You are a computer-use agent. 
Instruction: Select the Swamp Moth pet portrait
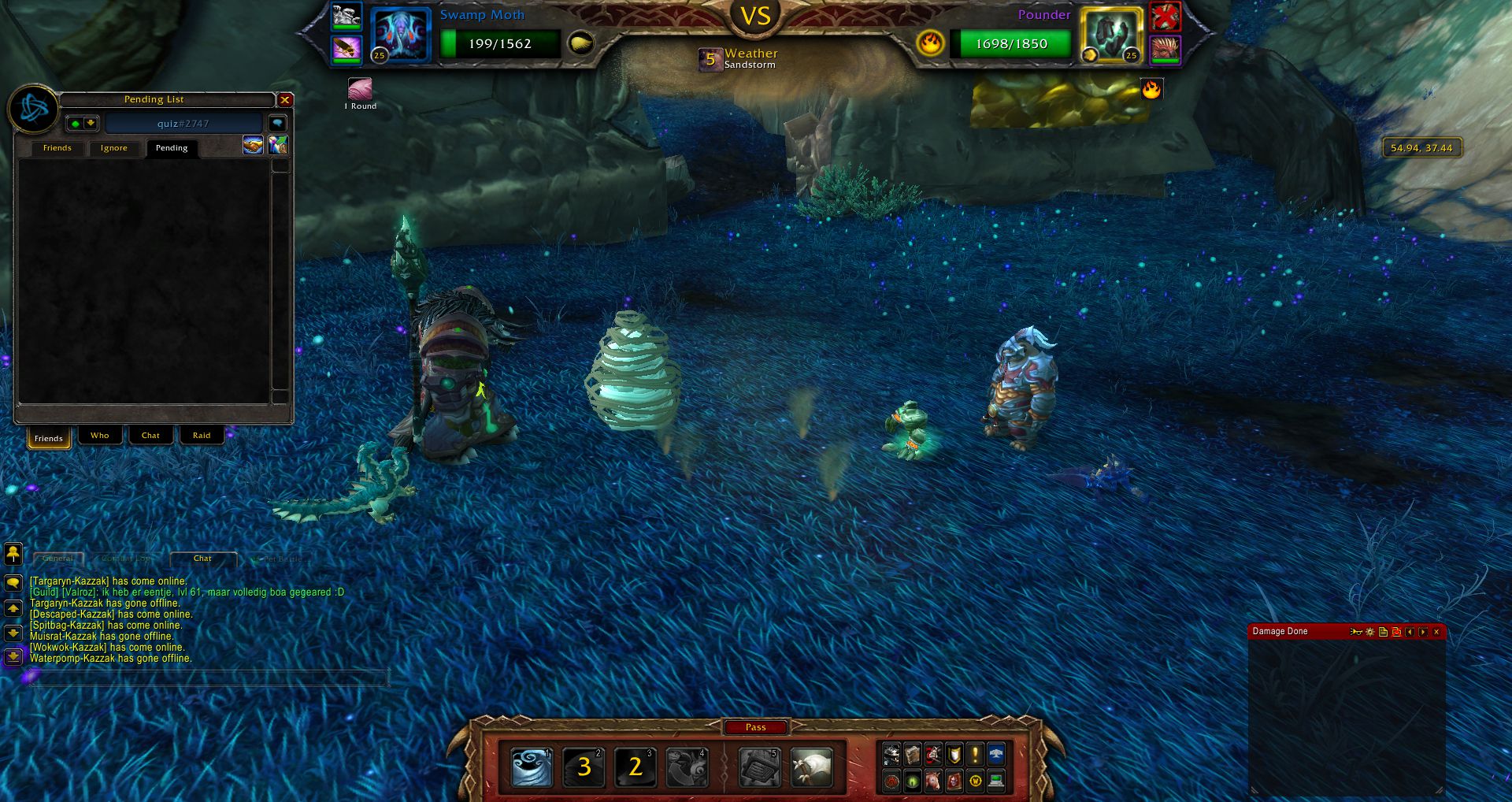click(x=400, y=35)
